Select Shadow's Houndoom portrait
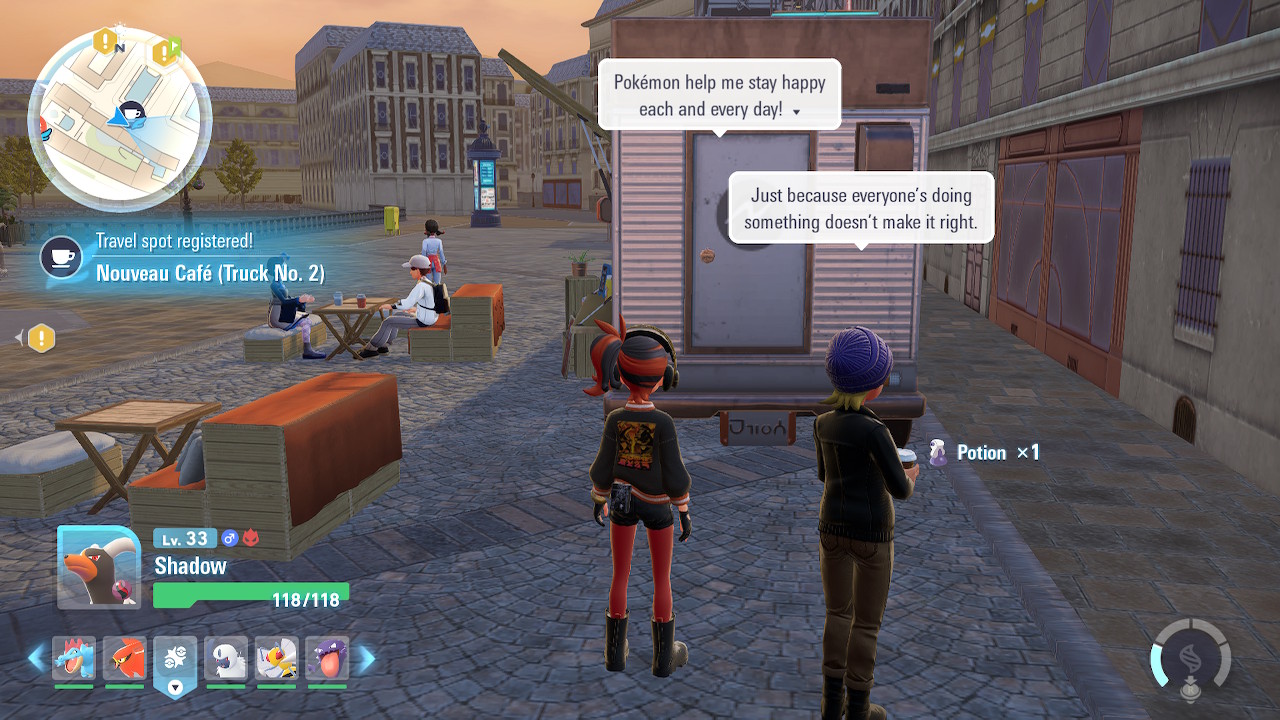Image resolution: width=1280 pixels, height=720 pixels. [98, 567]
